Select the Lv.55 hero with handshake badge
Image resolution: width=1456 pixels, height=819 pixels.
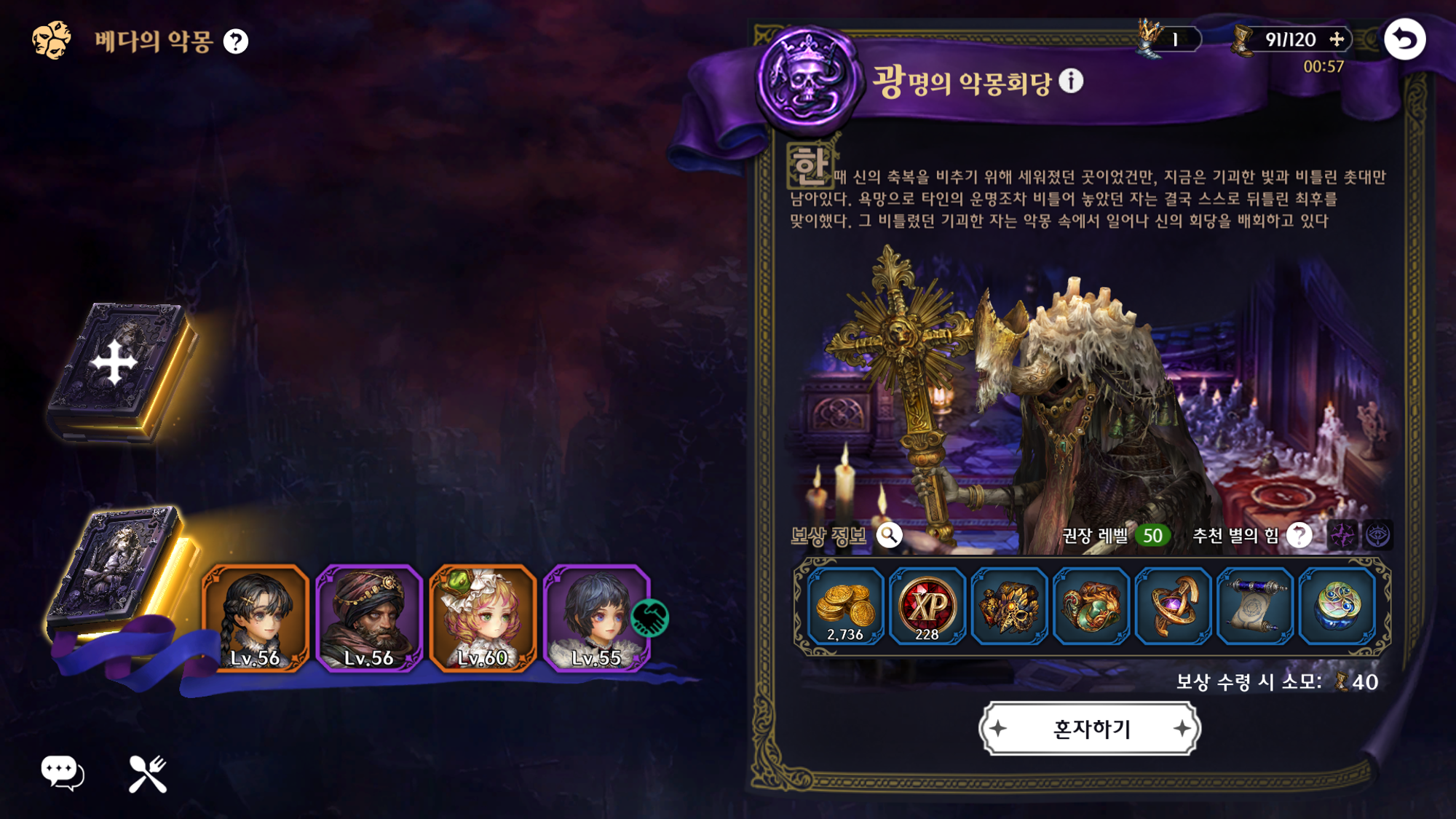pyautogui.click(x=596, y=617)
